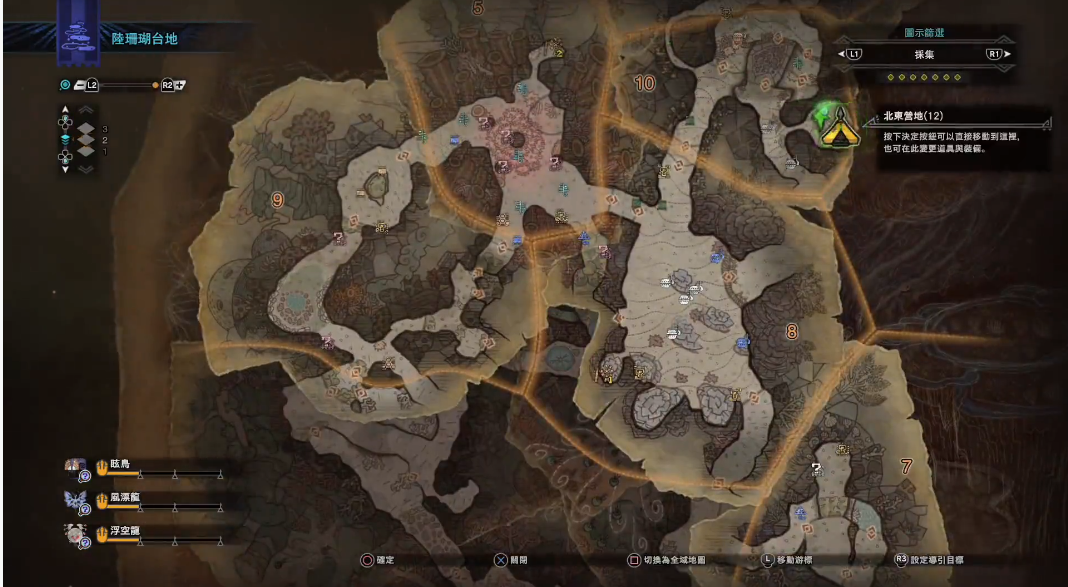Cycle icon filter left from 採集
The height and width of the screenshot is (587, 1068).
[853, 54]
